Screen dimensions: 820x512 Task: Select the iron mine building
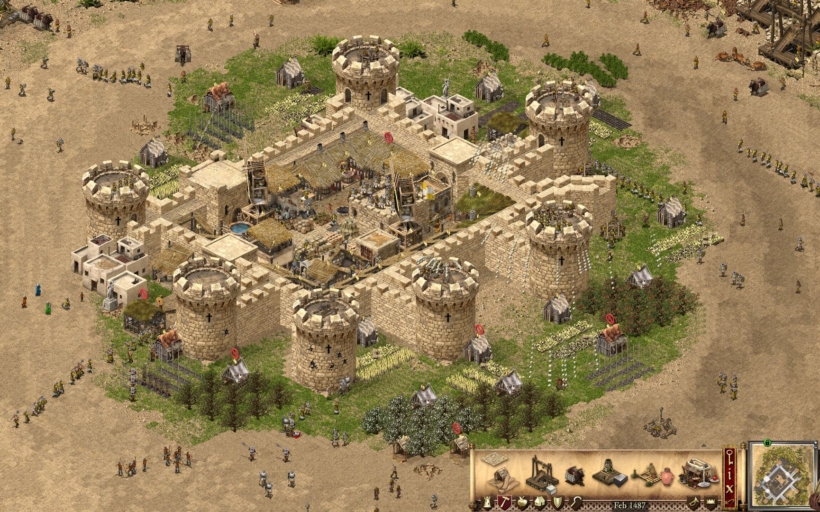click(608, 474)
